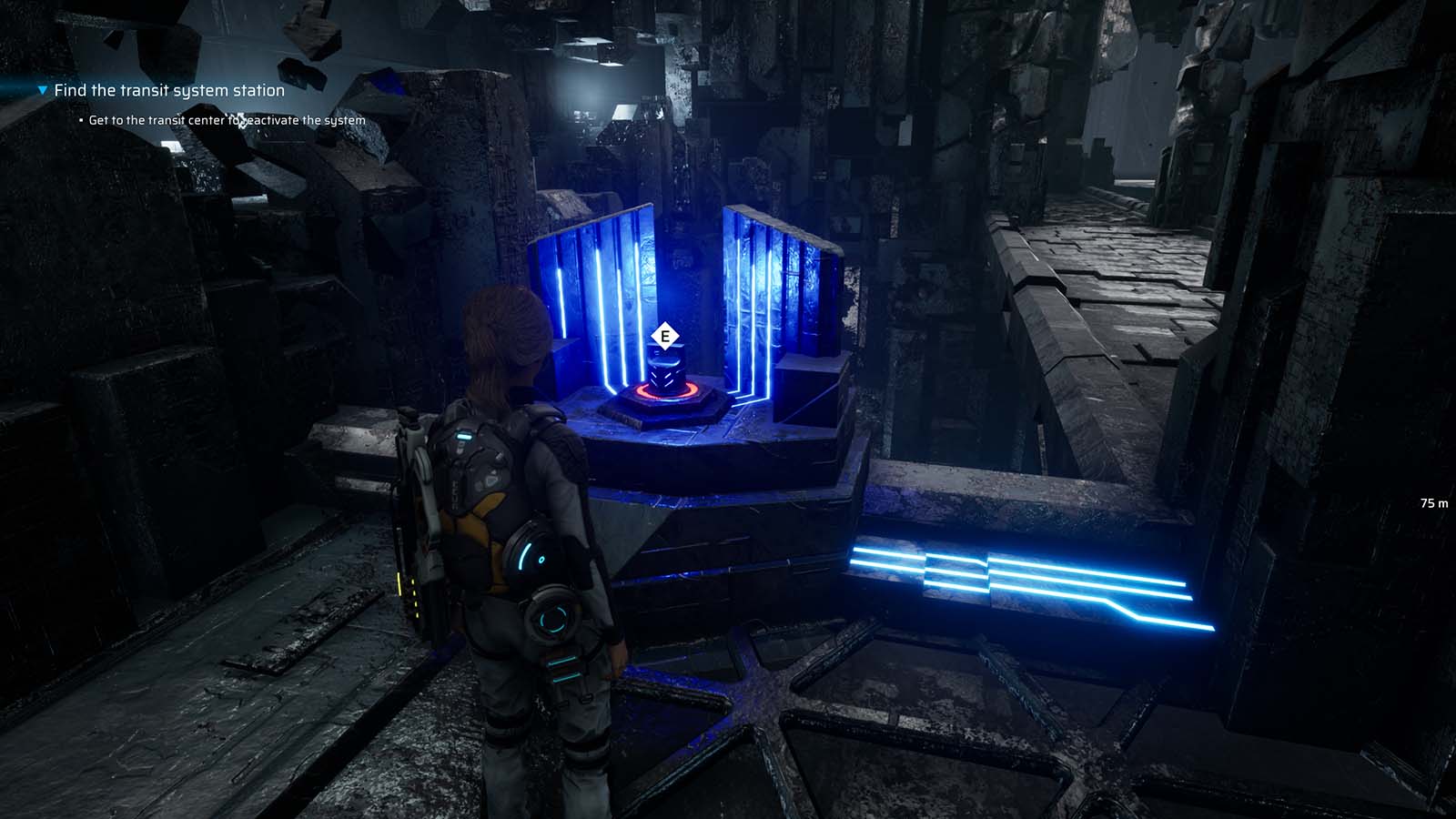The image size is (1456, 819).
Task: Collapse the objective tracker with the triangle
Action: coord(40,90)
